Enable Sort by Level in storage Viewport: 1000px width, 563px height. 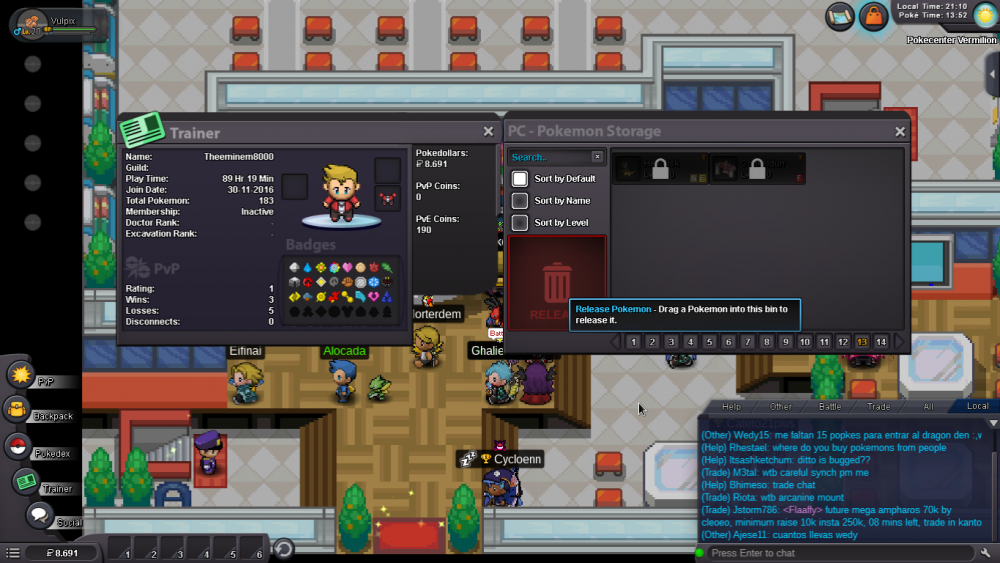(x=520, y=223)
